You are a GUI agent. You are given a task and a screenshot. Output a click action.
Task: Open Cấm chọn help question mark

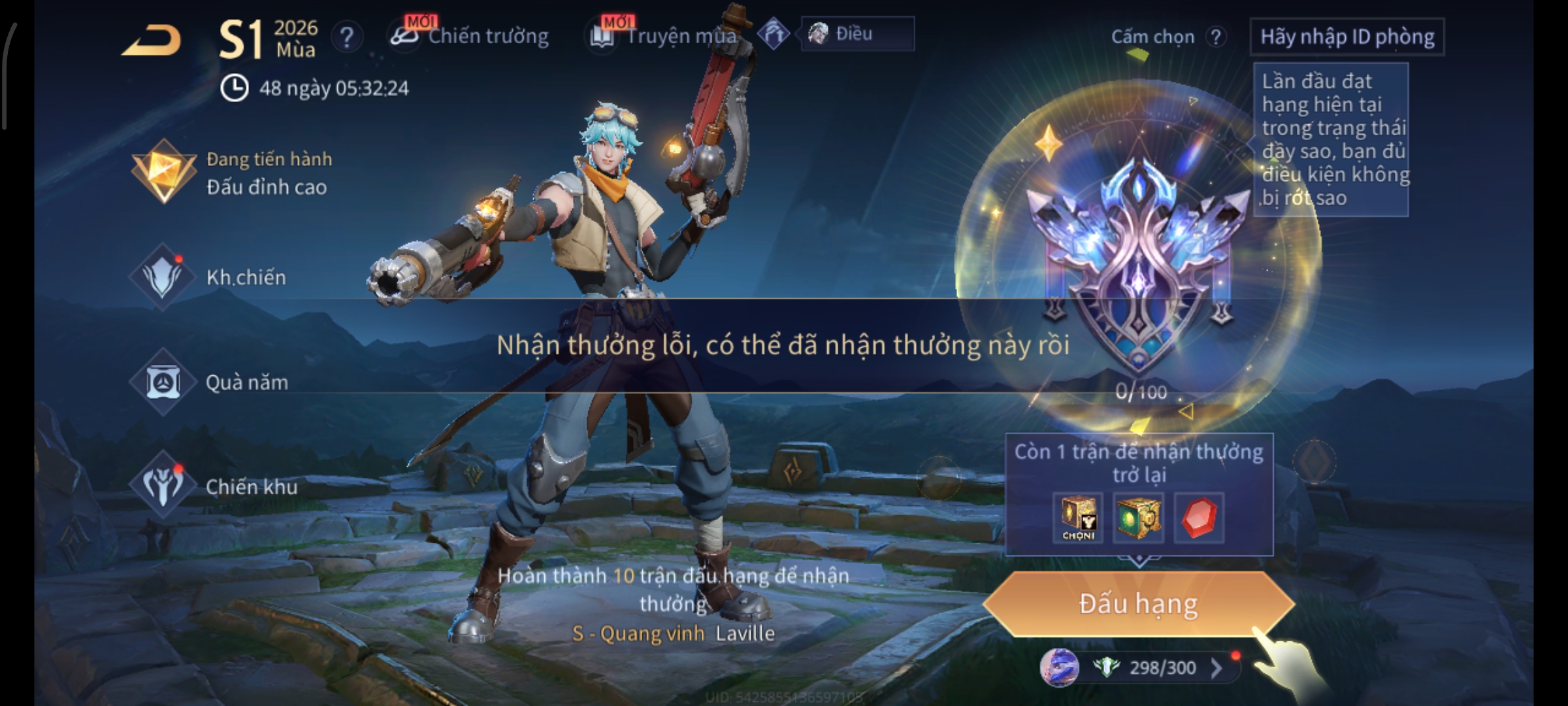tap(1216, 37)
